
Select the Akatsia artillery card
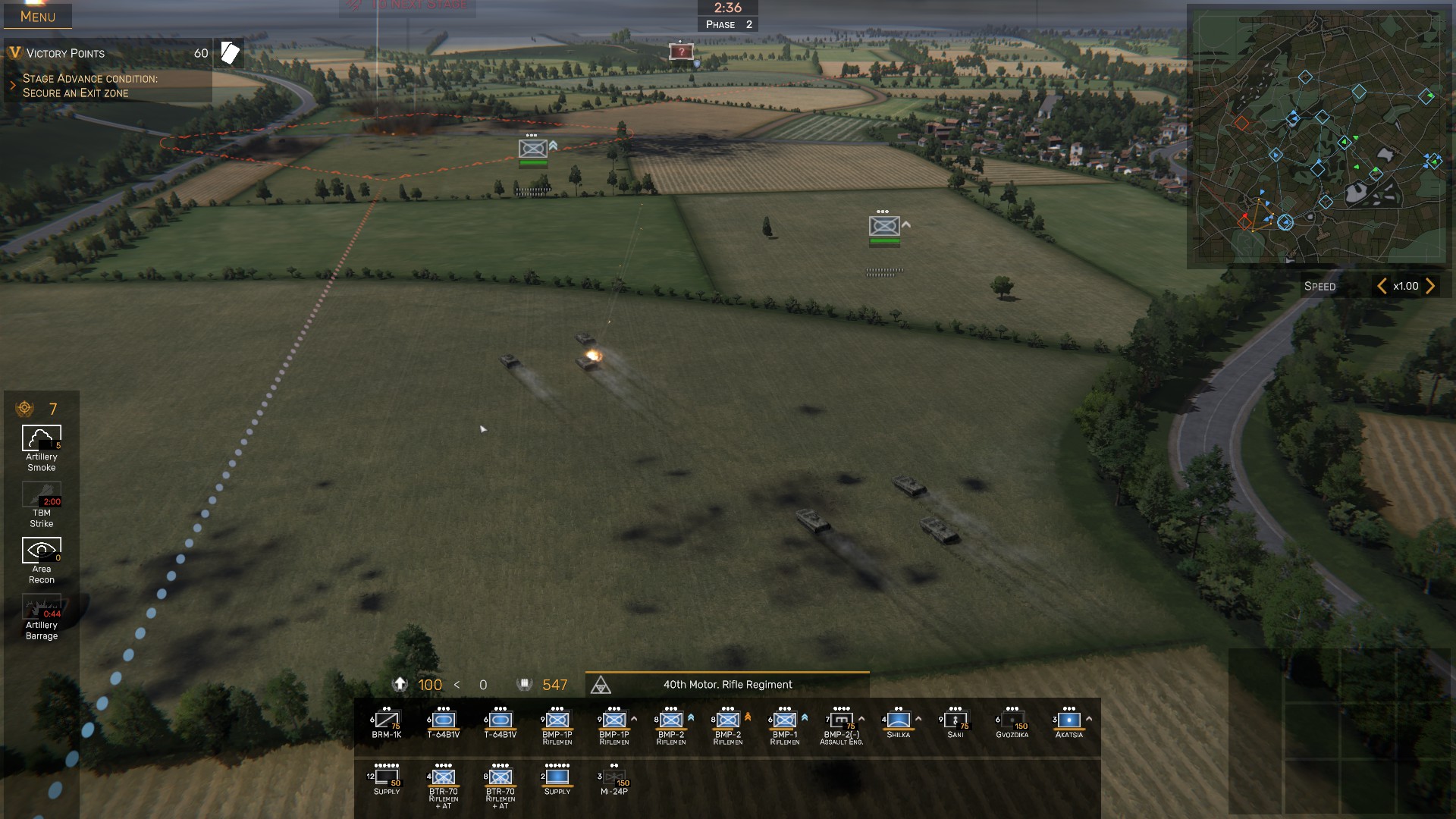1069,723
